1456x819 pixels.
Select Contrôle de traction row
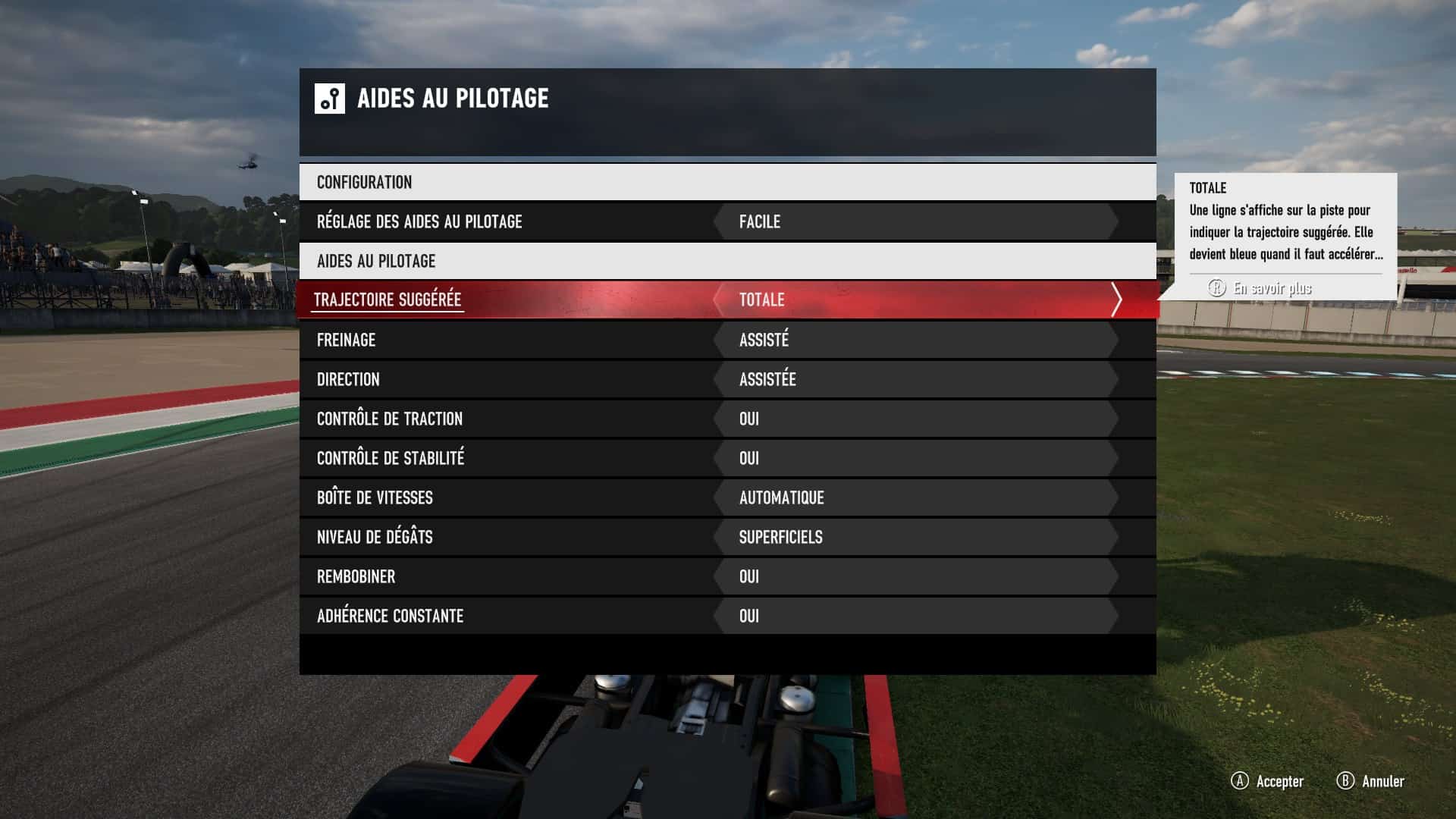click(x=390, y=419)
